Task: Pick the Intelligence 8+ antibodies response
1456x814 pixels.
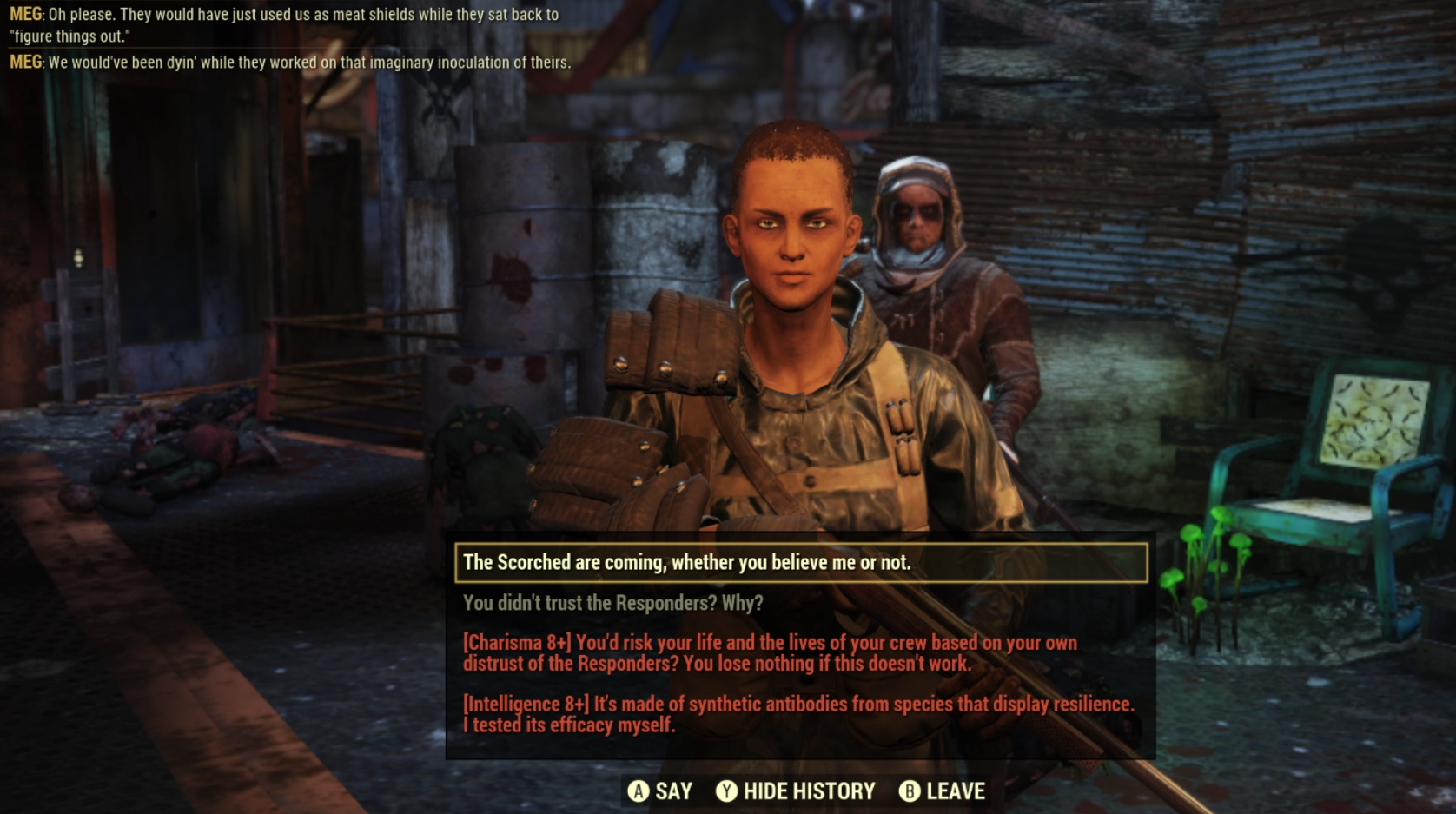Action: click(x=798, y=712)
